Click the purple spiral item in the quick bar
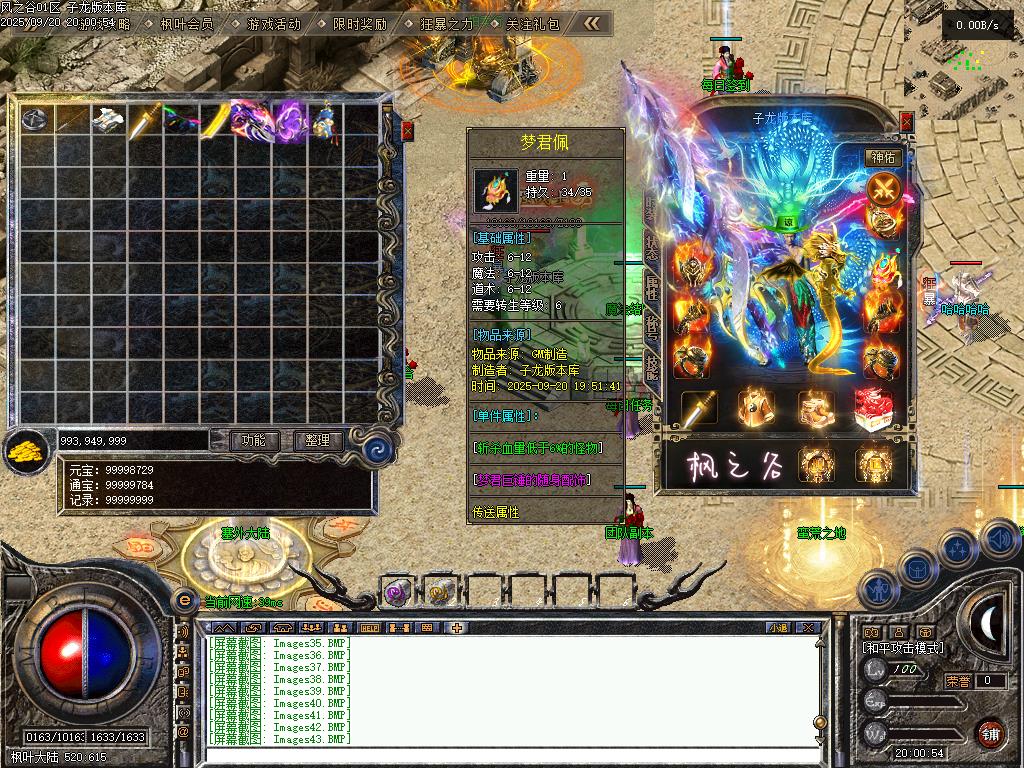This screenshot has width=1024, height=768. (x=395, y=592)
